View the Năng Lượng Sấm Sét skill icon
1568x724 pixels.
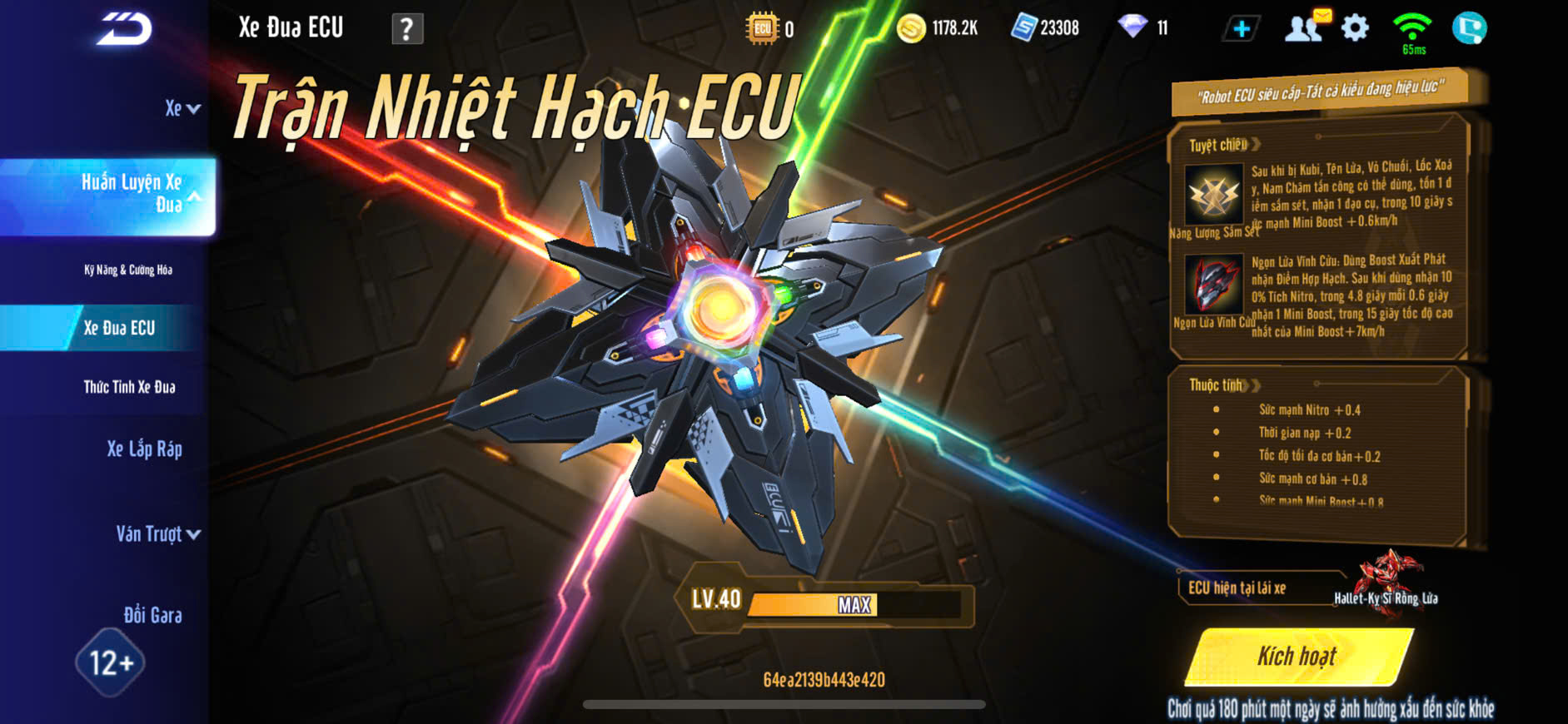click(x=1212, y=194)
